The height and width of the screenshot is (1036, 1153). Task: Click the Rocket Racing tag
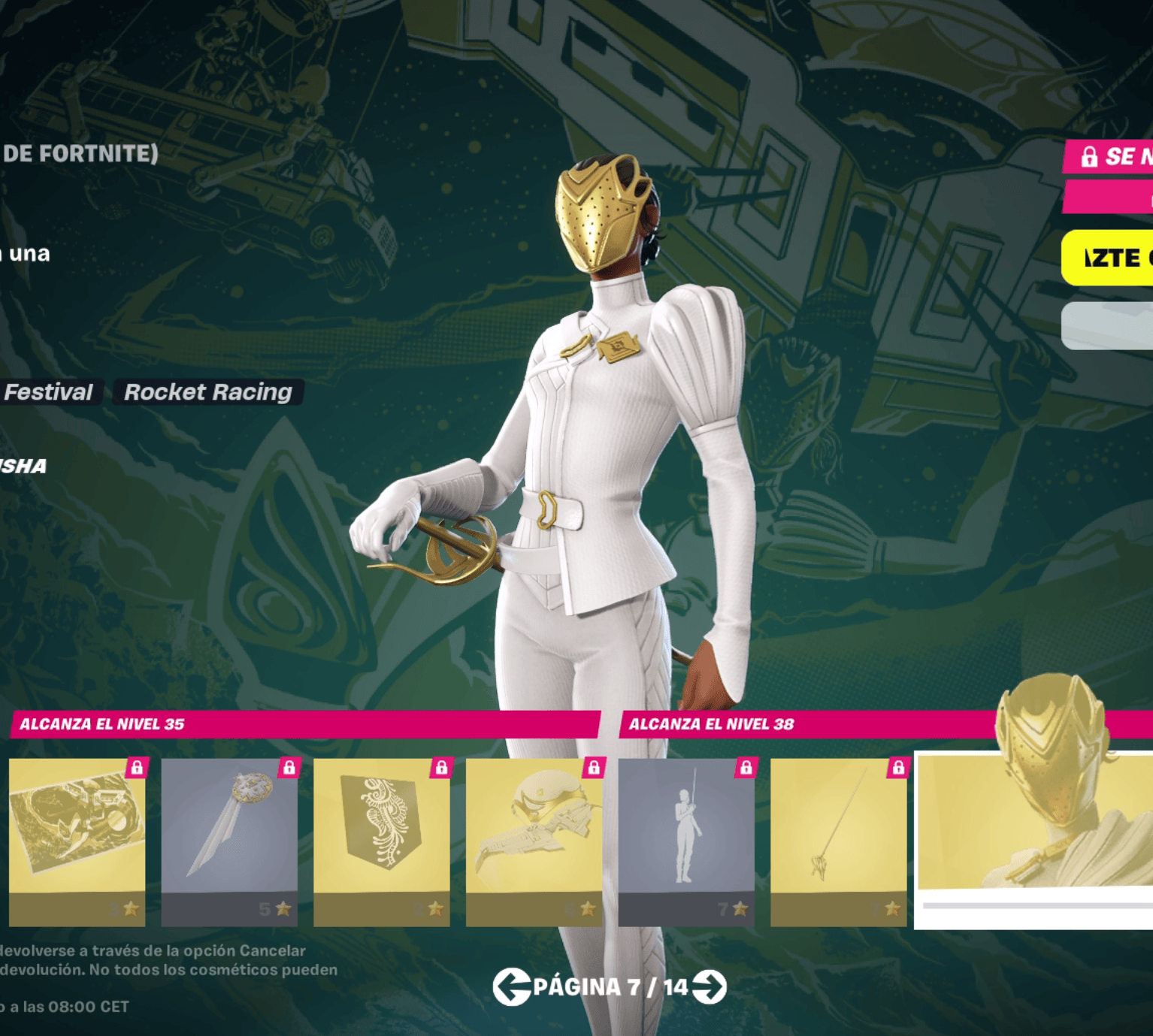tap(207, 391)
